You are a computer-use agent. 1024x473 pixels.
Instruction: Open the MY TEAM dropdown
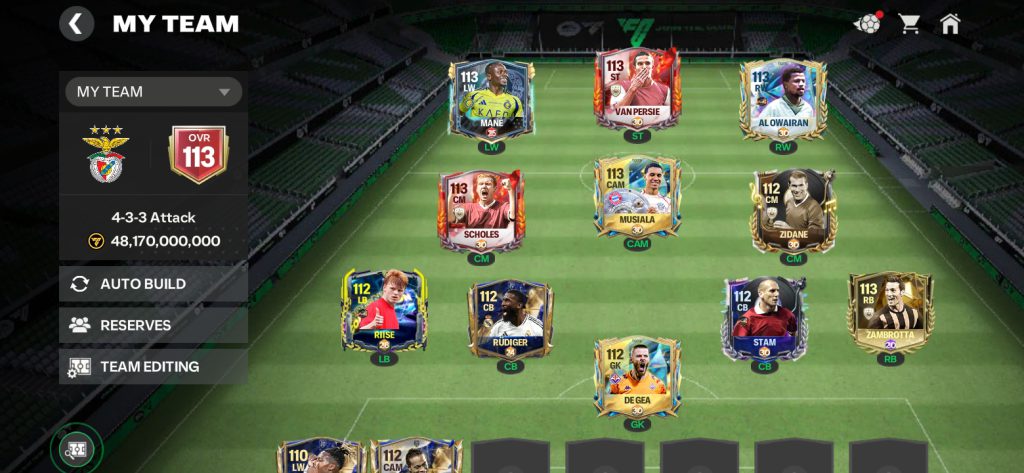pyautogui.click(x=154, y=92)
